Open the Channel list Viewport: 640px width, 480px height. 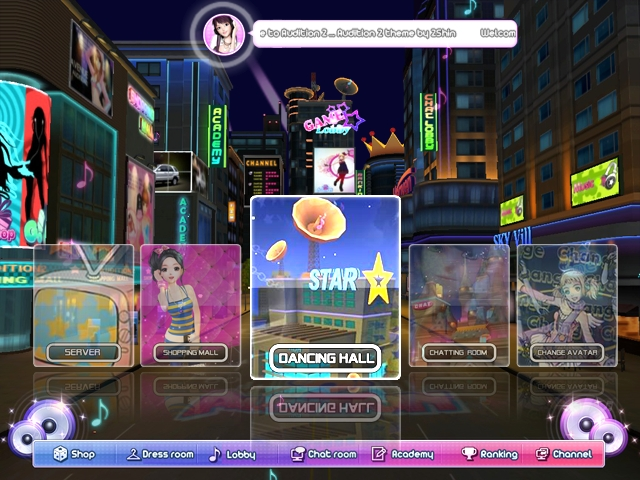click(x=564, y=454)
